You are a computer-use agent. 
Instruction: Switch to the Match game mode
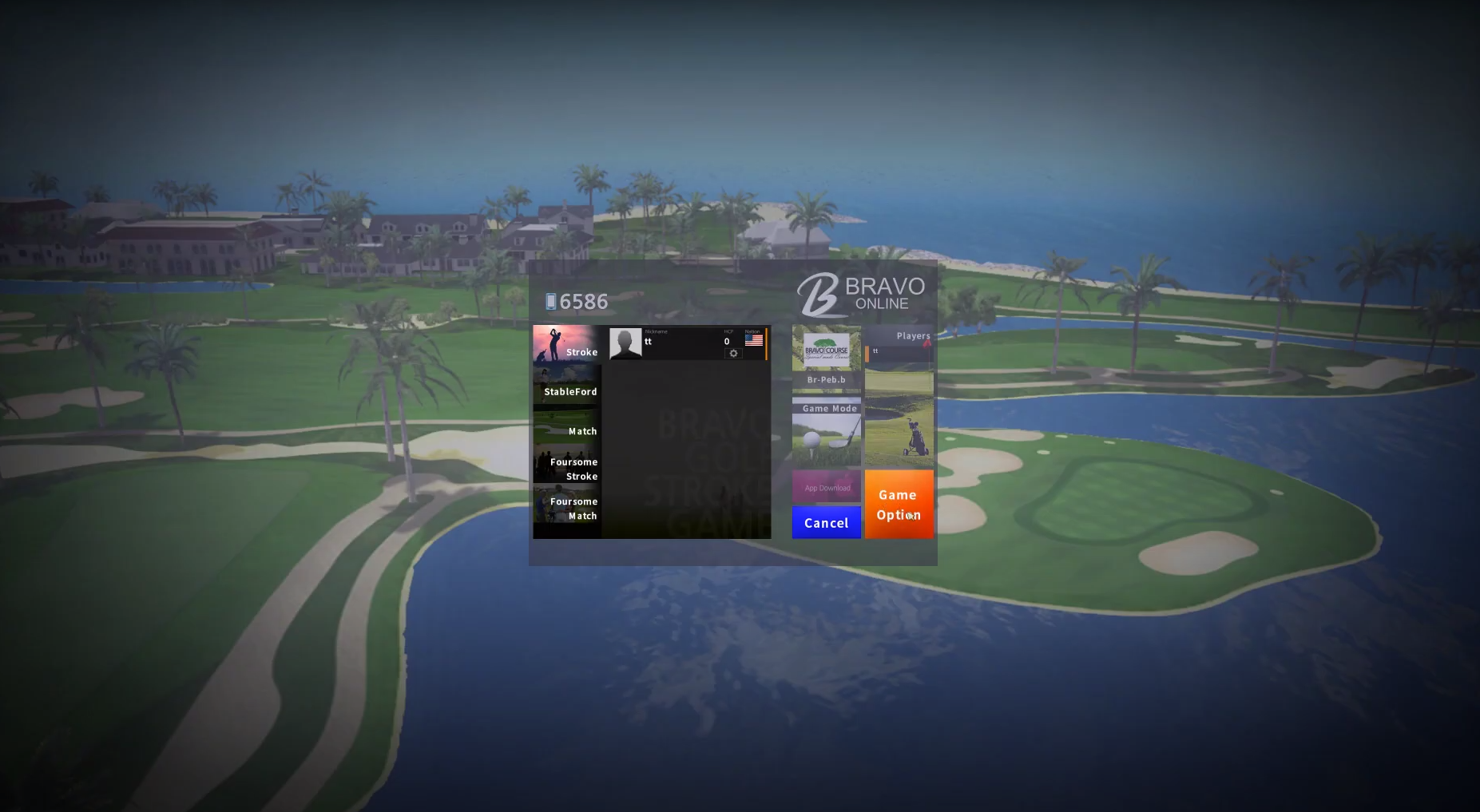pyautogui.click(x=582, y=431)
